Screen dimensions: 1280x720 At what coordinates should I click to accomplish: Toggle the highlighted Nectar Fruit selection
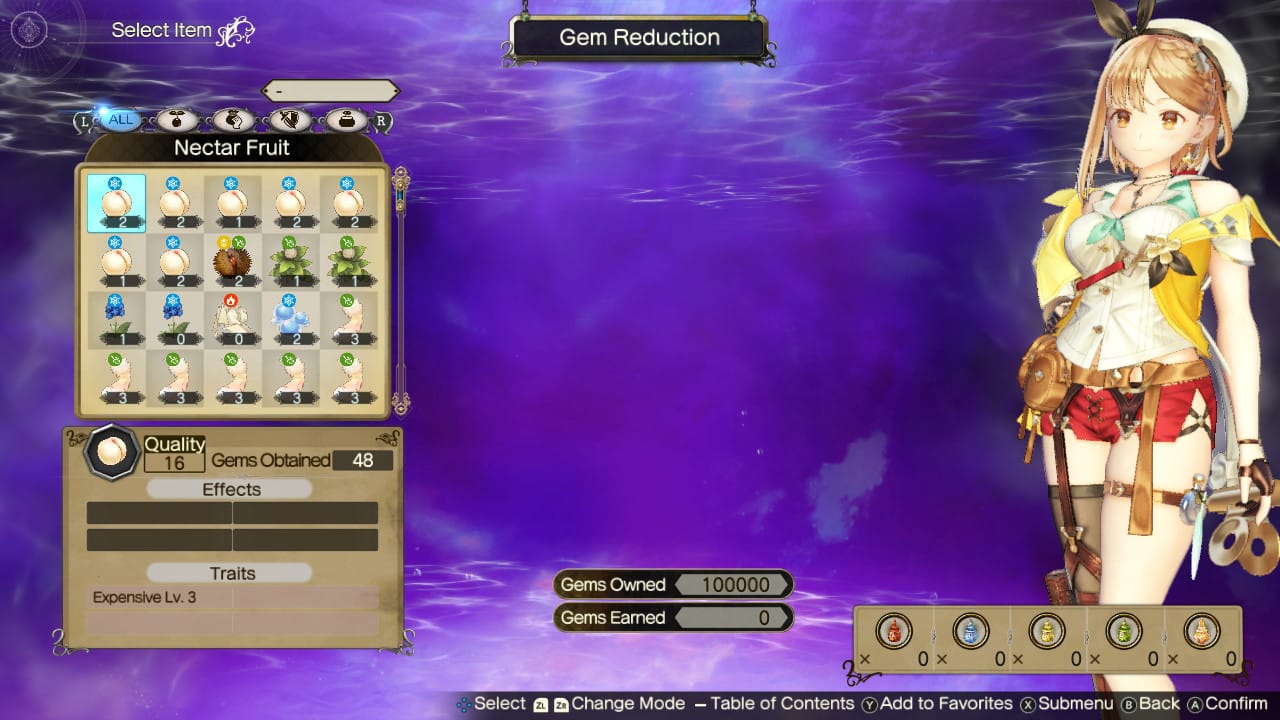coord(117,200)
